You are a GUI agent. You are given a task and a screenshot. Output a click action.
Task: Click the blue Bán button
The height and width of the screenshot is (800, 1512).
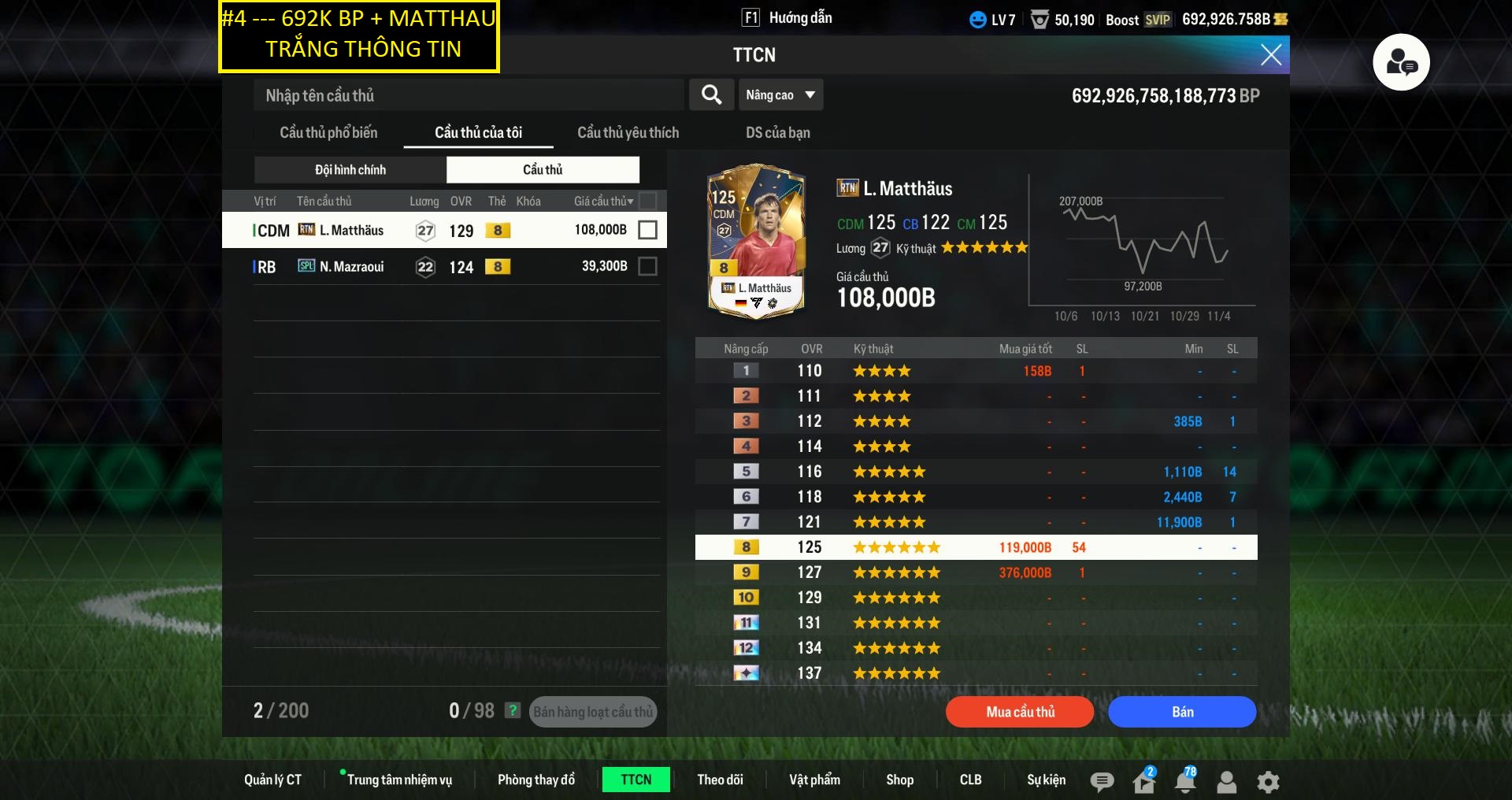pos(1181,712)
